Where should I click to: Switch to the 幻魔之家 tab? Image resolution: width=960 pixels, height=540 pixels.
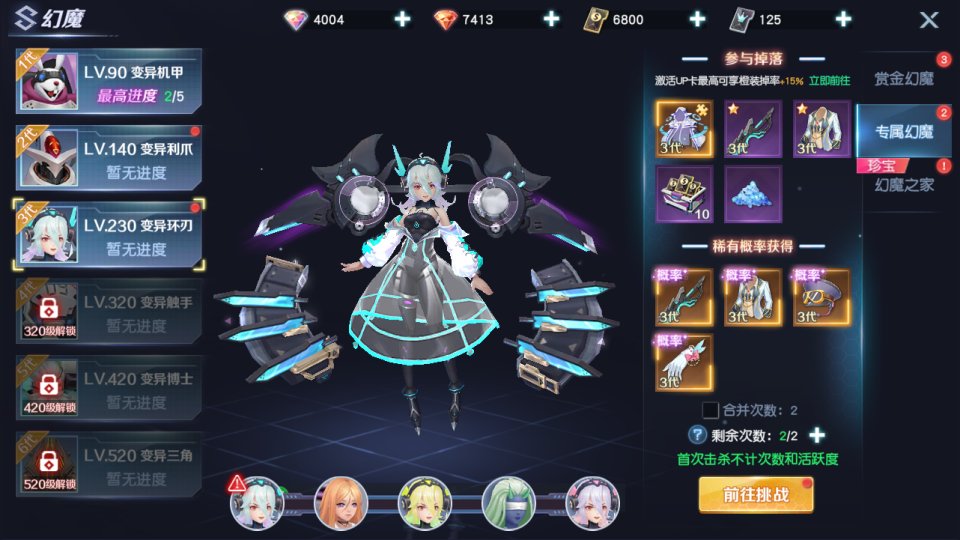coord(903,184)
